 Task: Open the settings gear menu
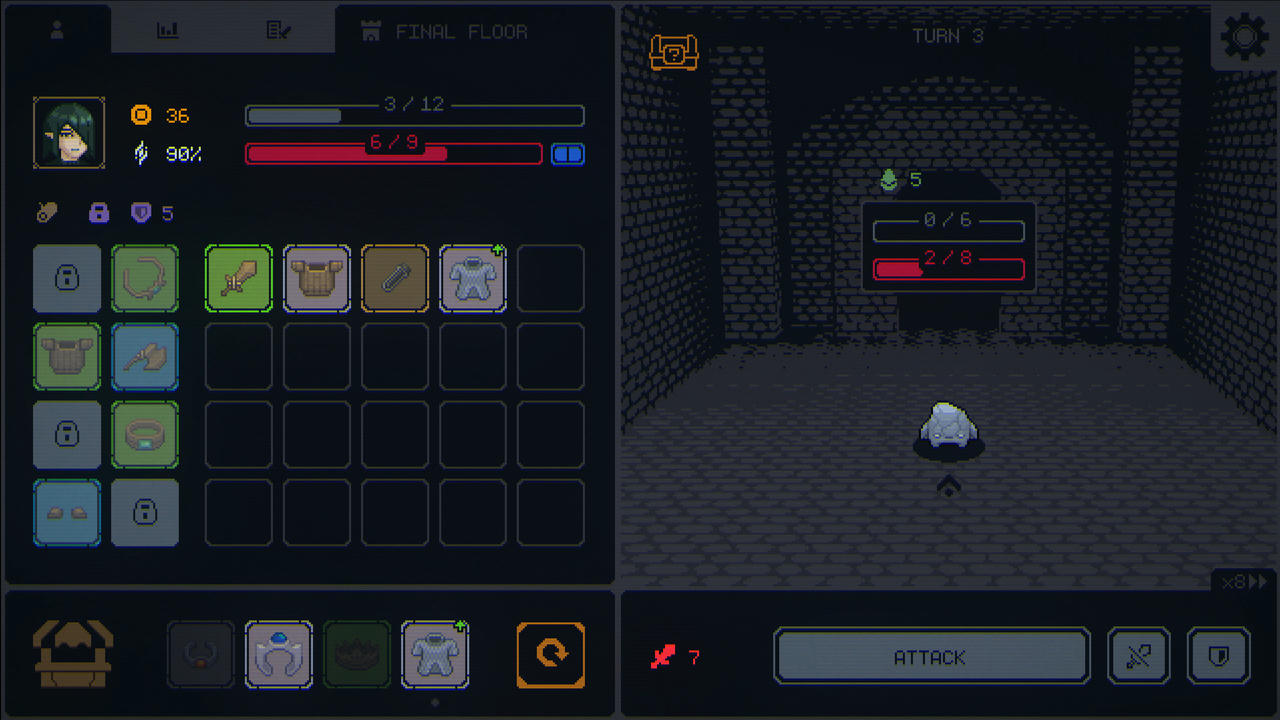tap(1244, 38)
